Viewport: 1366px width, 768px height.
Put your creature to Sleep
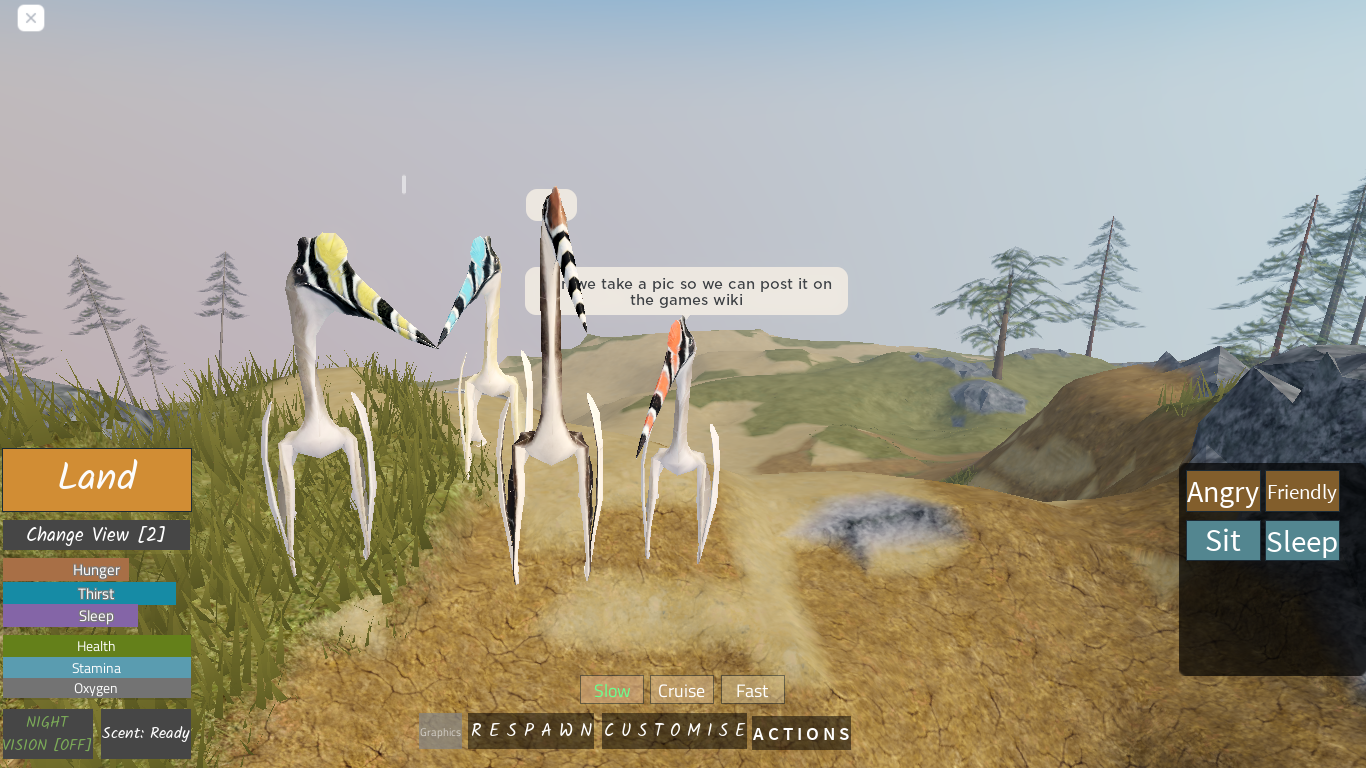tap(1301, 540)
